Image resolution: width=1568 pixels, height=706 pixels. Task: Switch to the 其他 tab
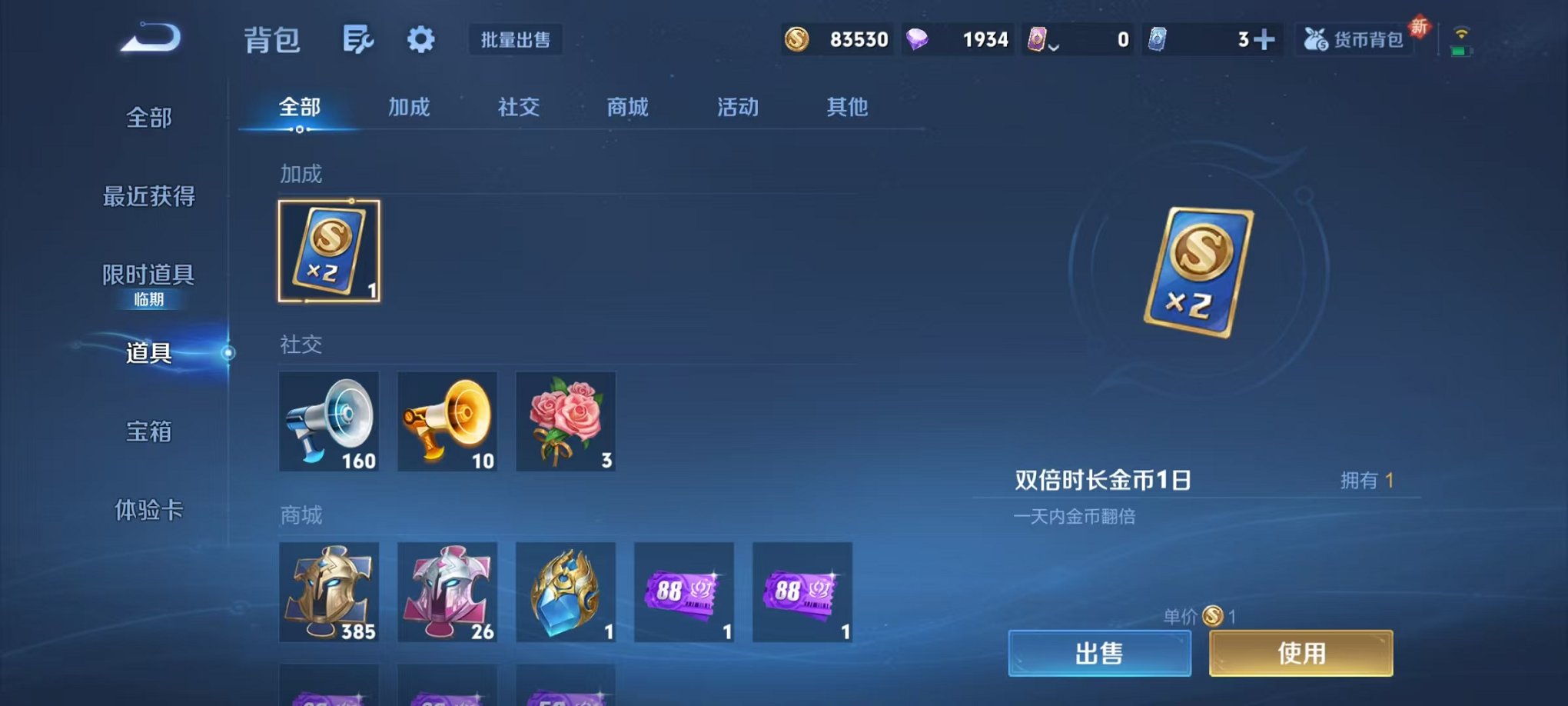pyautogui.click(x=847, y=108)
